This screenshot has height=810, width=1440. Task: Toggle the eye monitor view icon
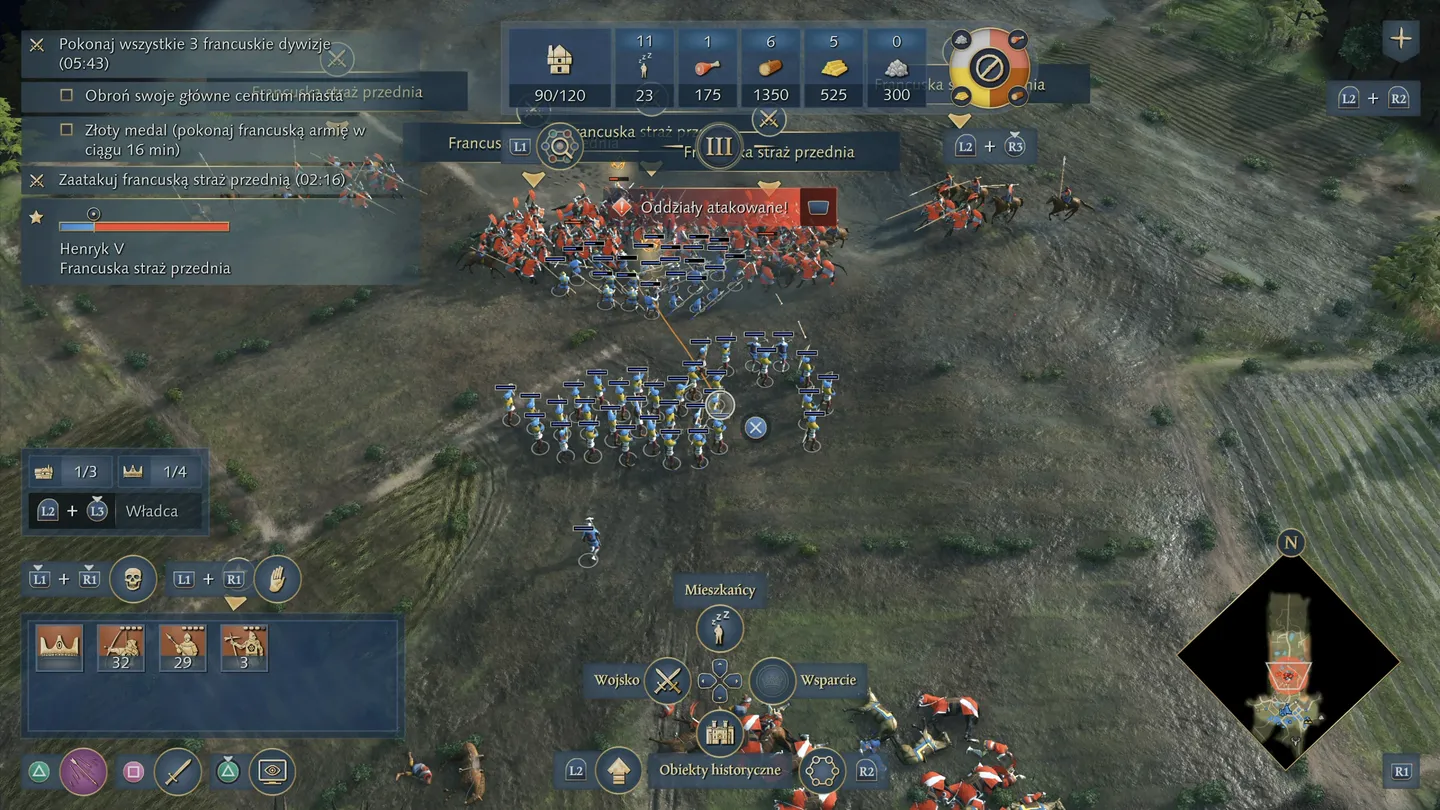pyautogui.click(x=272, y=772)
